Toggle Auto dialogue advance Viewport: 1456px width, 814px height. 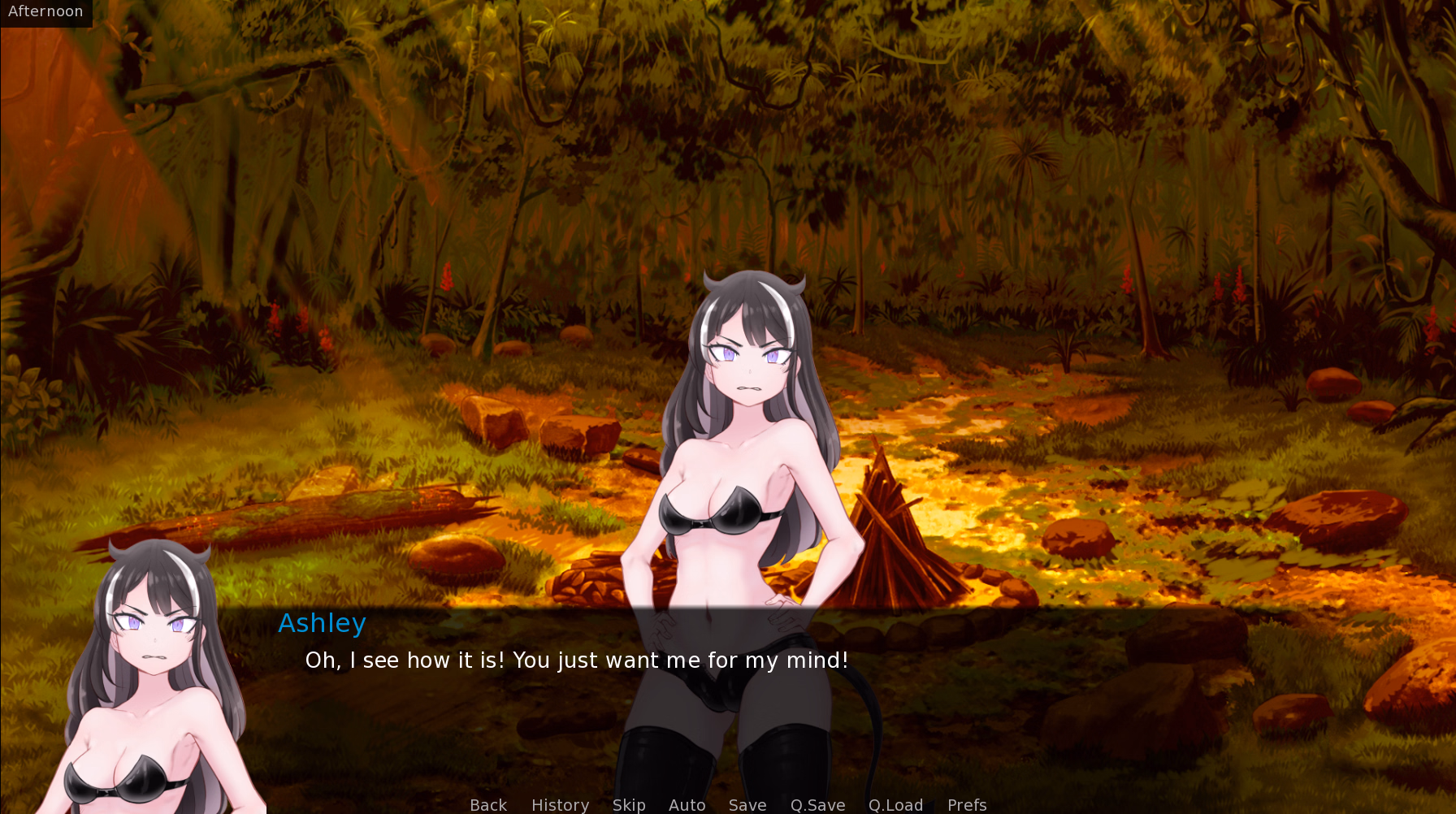click(x=687, y=804)
